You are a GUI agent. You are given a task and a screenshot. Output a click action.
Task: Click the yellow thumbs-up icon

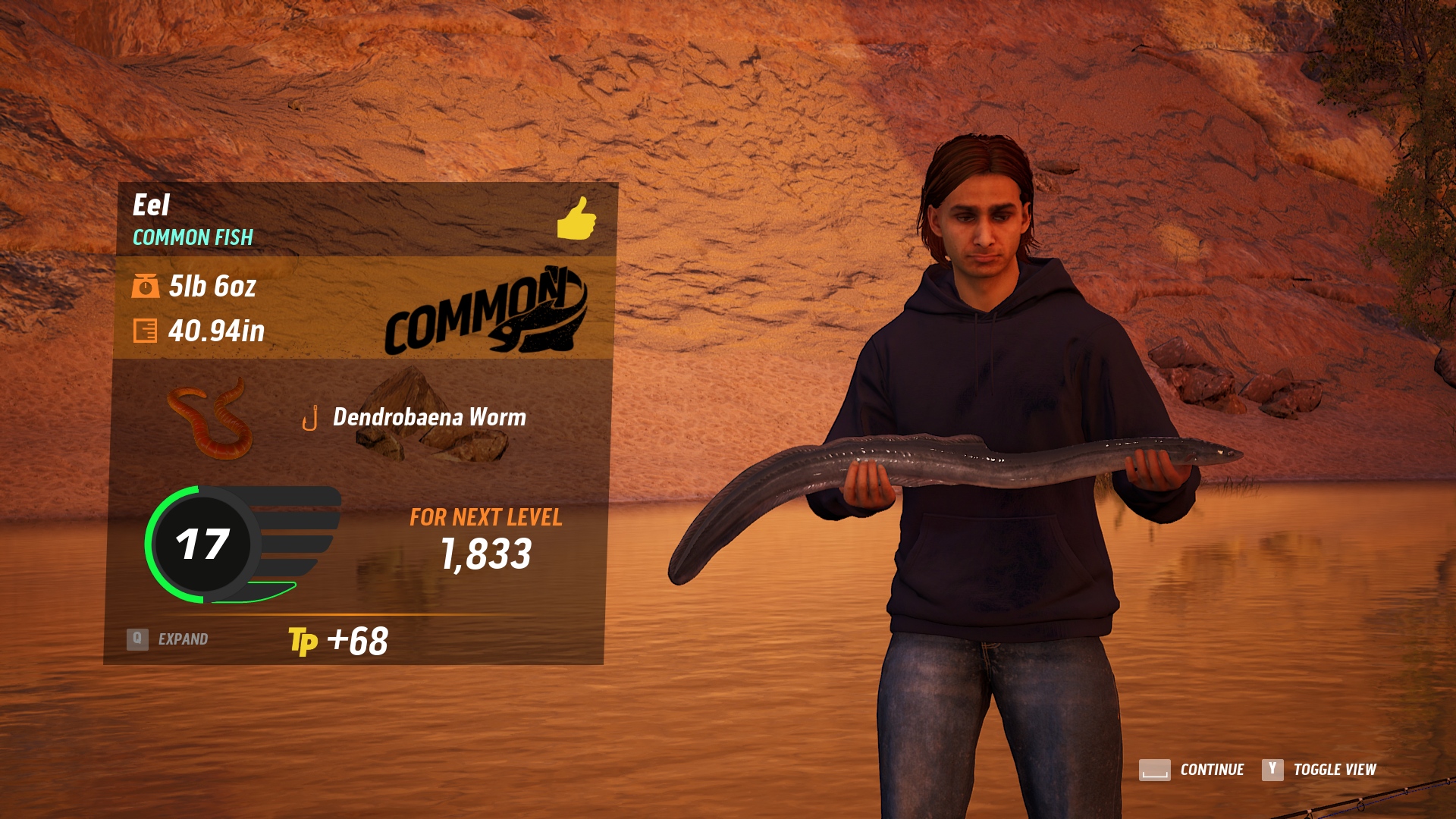(576, 219)
